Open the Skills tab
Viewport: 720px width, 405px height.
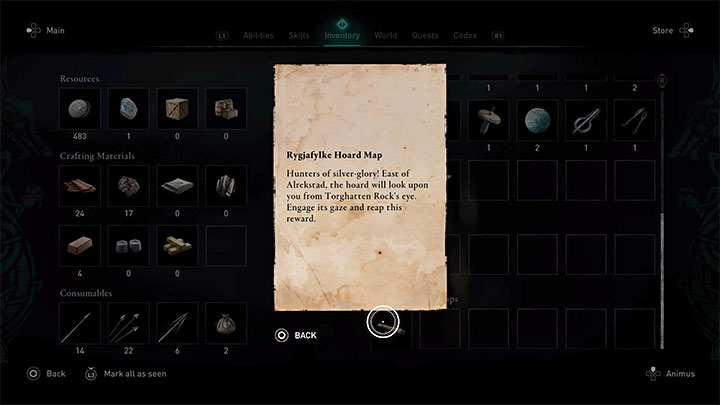click(x=298, y=35)
